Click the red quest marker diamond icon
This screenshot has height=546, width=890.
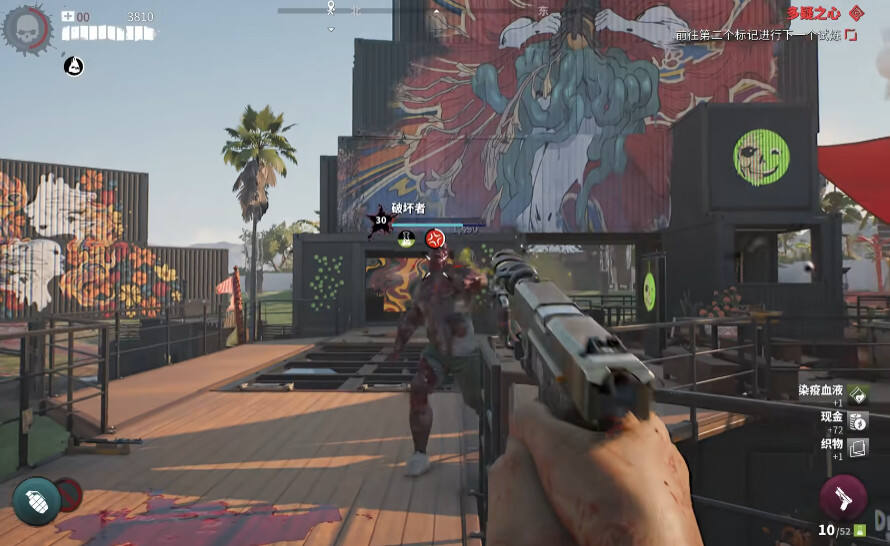click(x=856, y=13)
